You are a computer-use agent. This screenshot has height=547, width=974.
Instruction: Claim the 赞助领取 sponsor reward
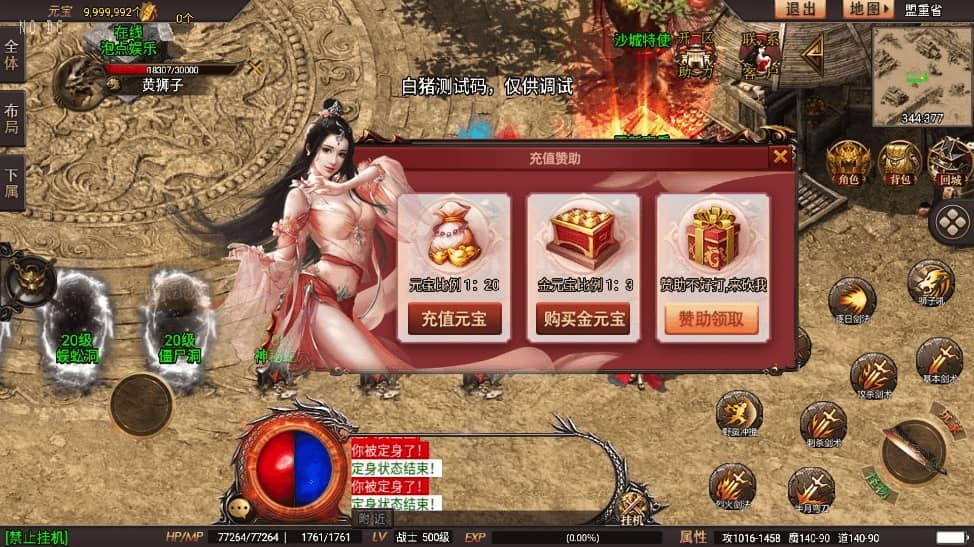[711, 320]
